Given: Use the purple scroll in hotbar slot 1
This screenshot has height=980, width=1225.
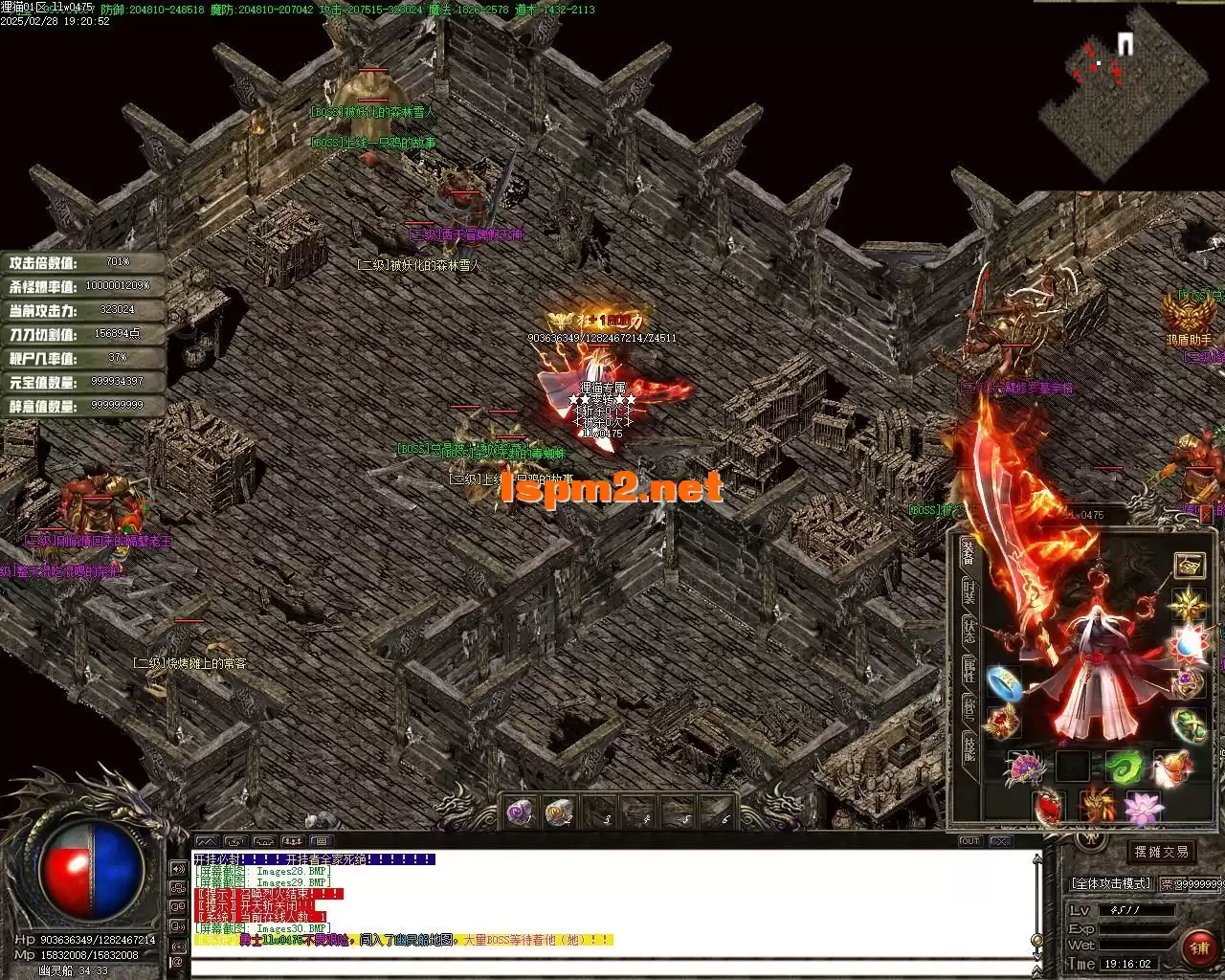Looking at the screenshot, I should click(x=520, y=813).
